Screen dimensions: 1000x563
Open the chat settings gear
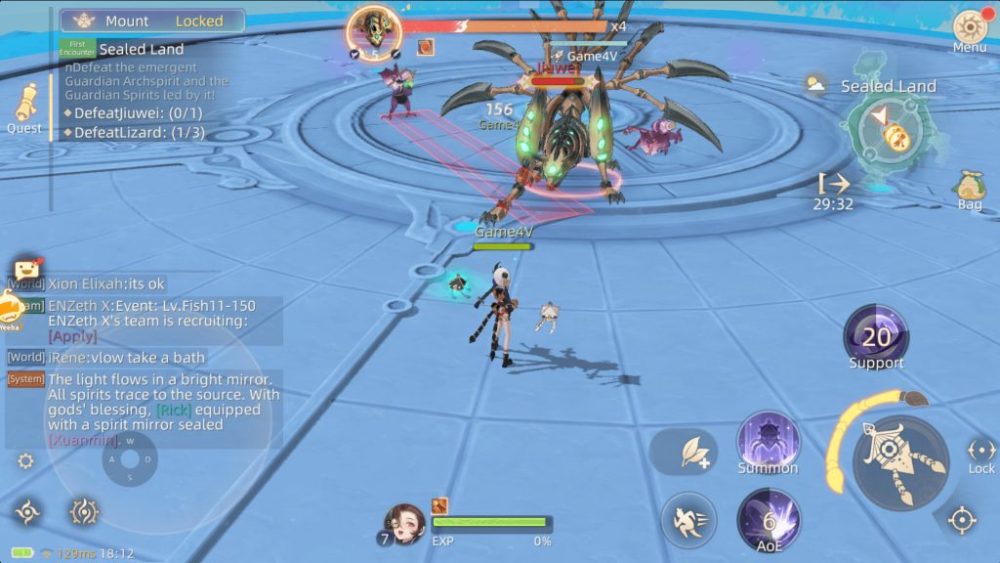pyautogui.click(x=26, y=461)
